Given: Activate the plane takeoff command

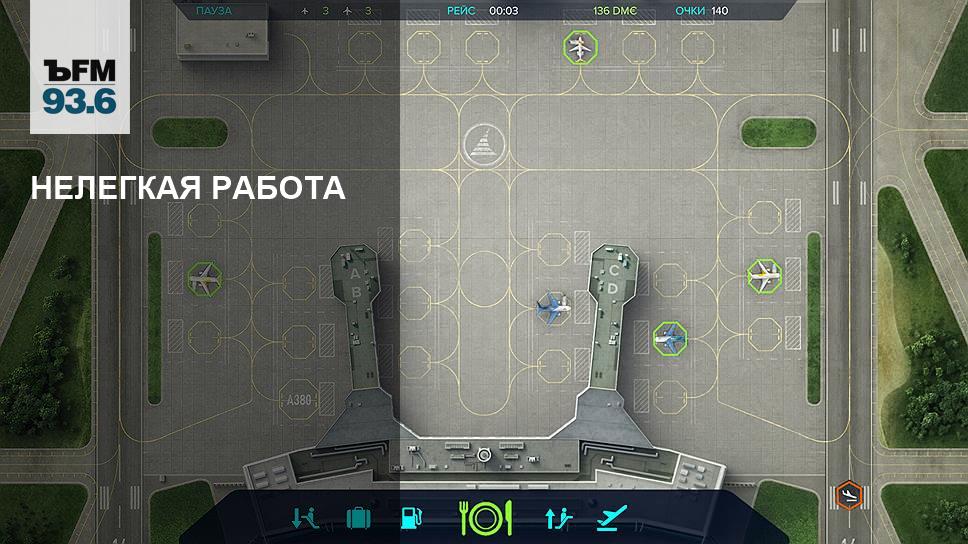Looking at the screenshot, I should 610,517.
